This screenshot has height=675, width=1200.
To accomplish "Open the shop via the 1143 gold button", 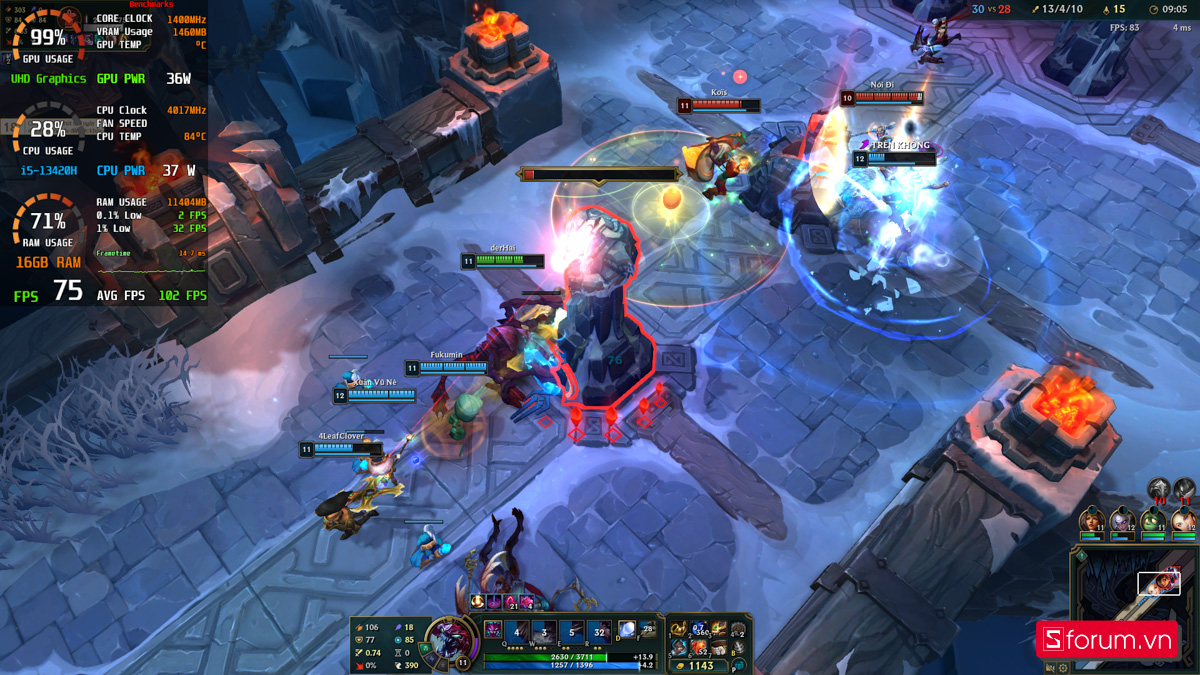I will [700, 665].
